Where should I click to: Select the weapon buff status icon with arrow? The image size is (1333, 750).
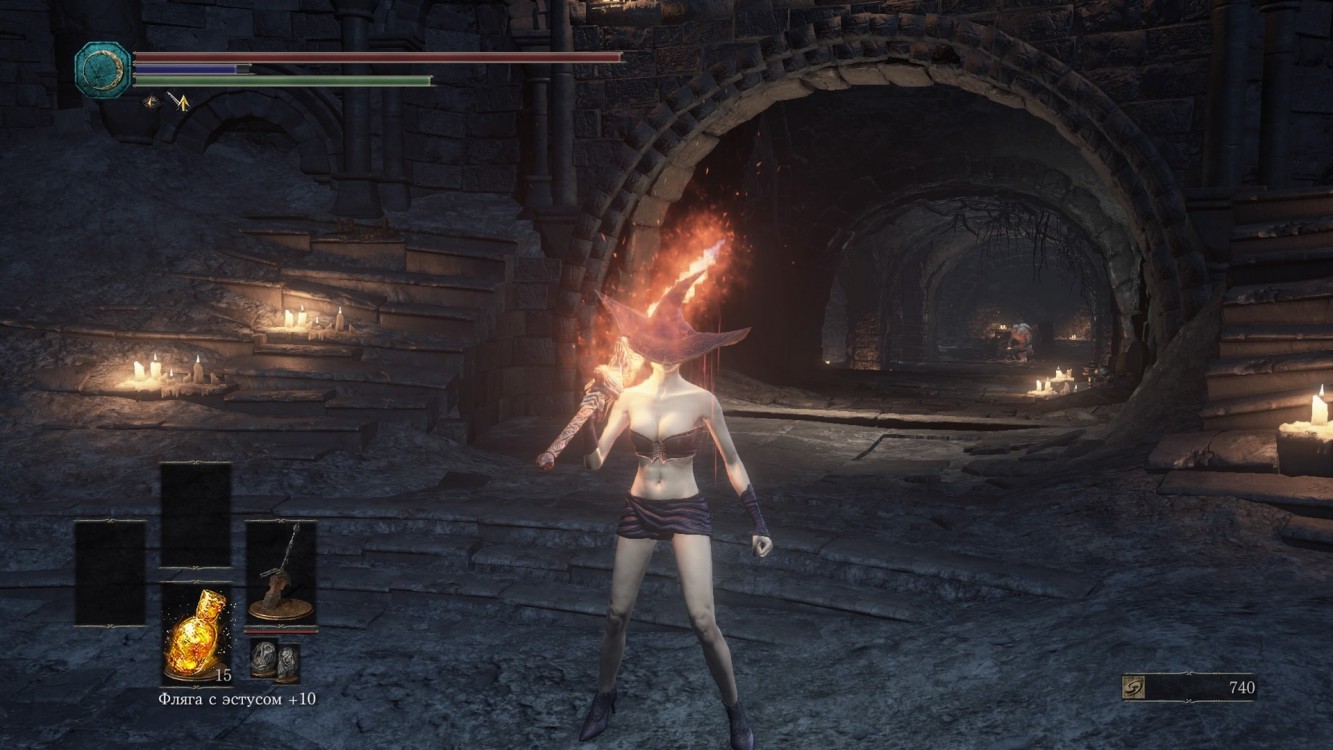tap(179, 100)
